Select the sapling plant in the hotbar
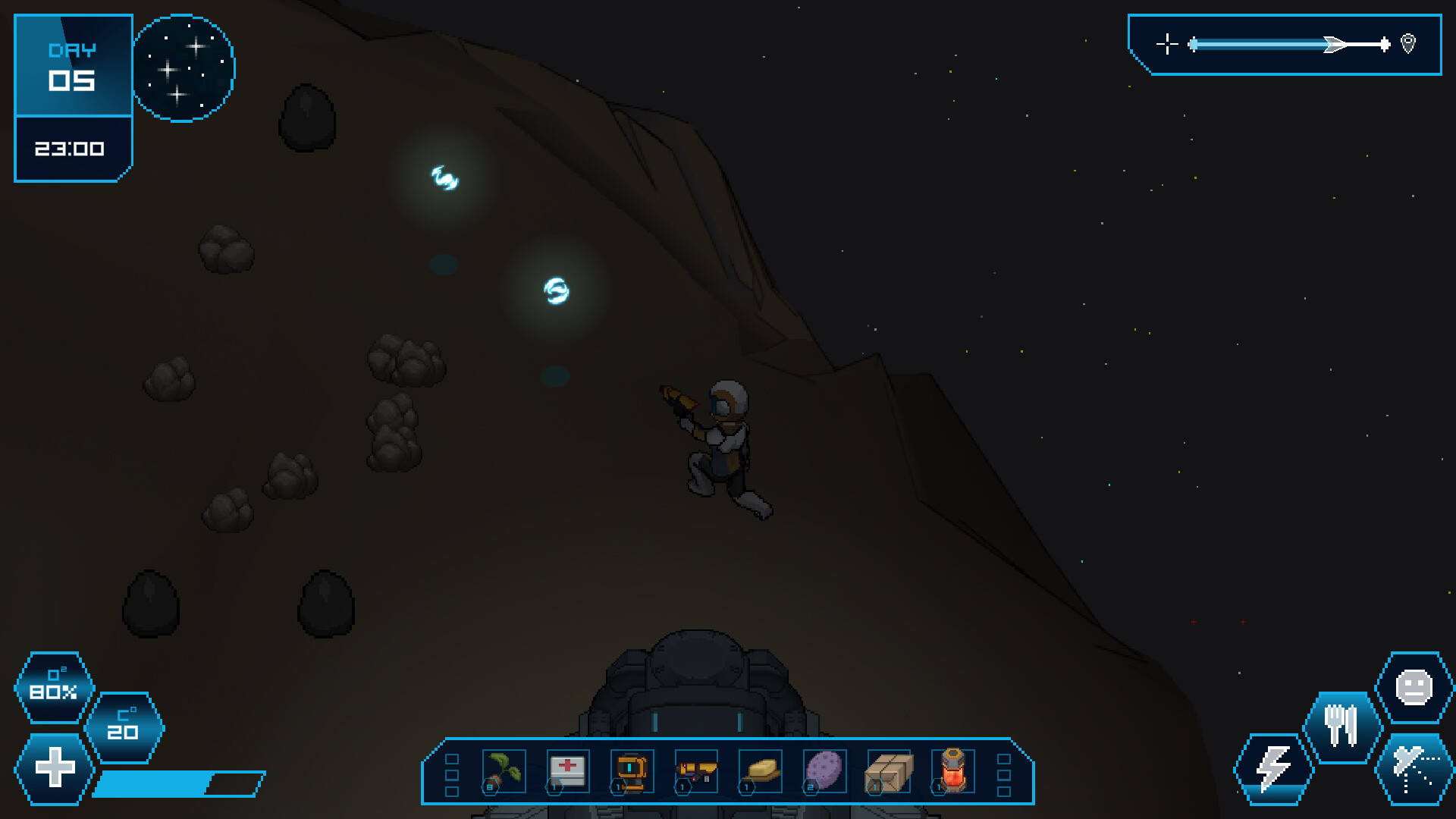Viewport: 1456px width, 819px height. pyautogui.click(x=503, y=772)
